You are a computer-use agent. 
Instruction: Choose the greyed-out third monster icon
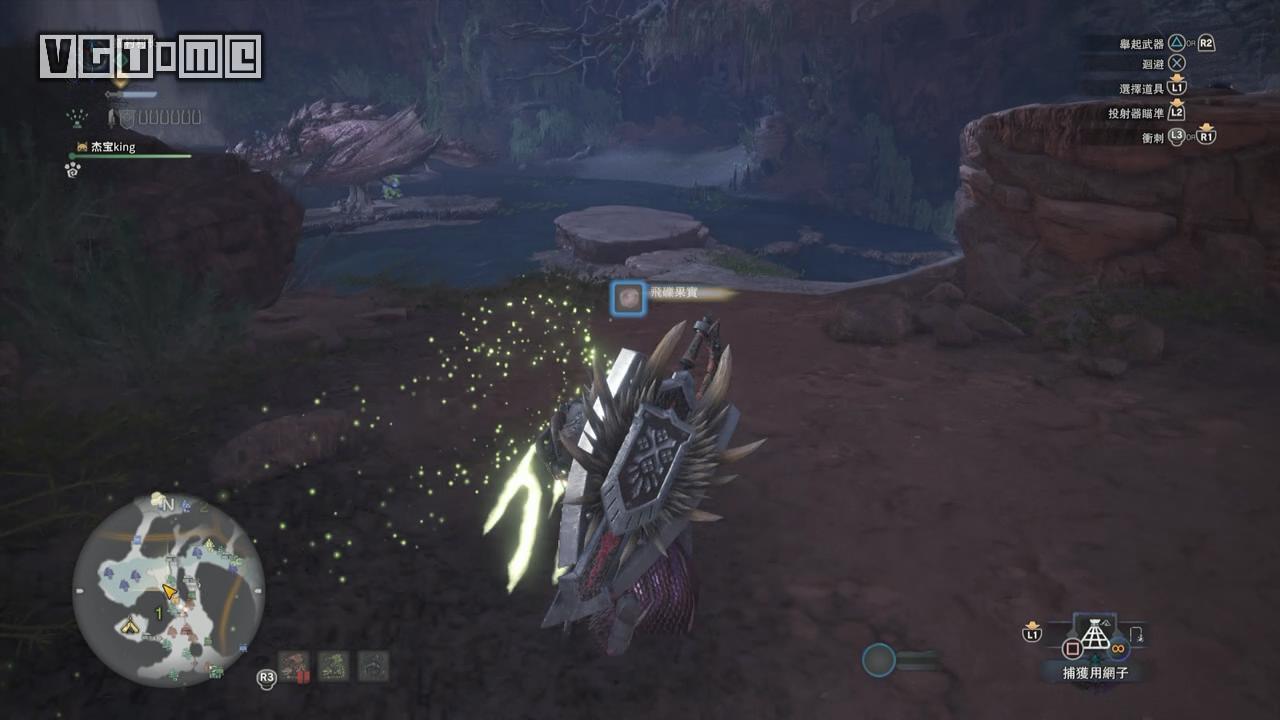click(x=373, y=665)
